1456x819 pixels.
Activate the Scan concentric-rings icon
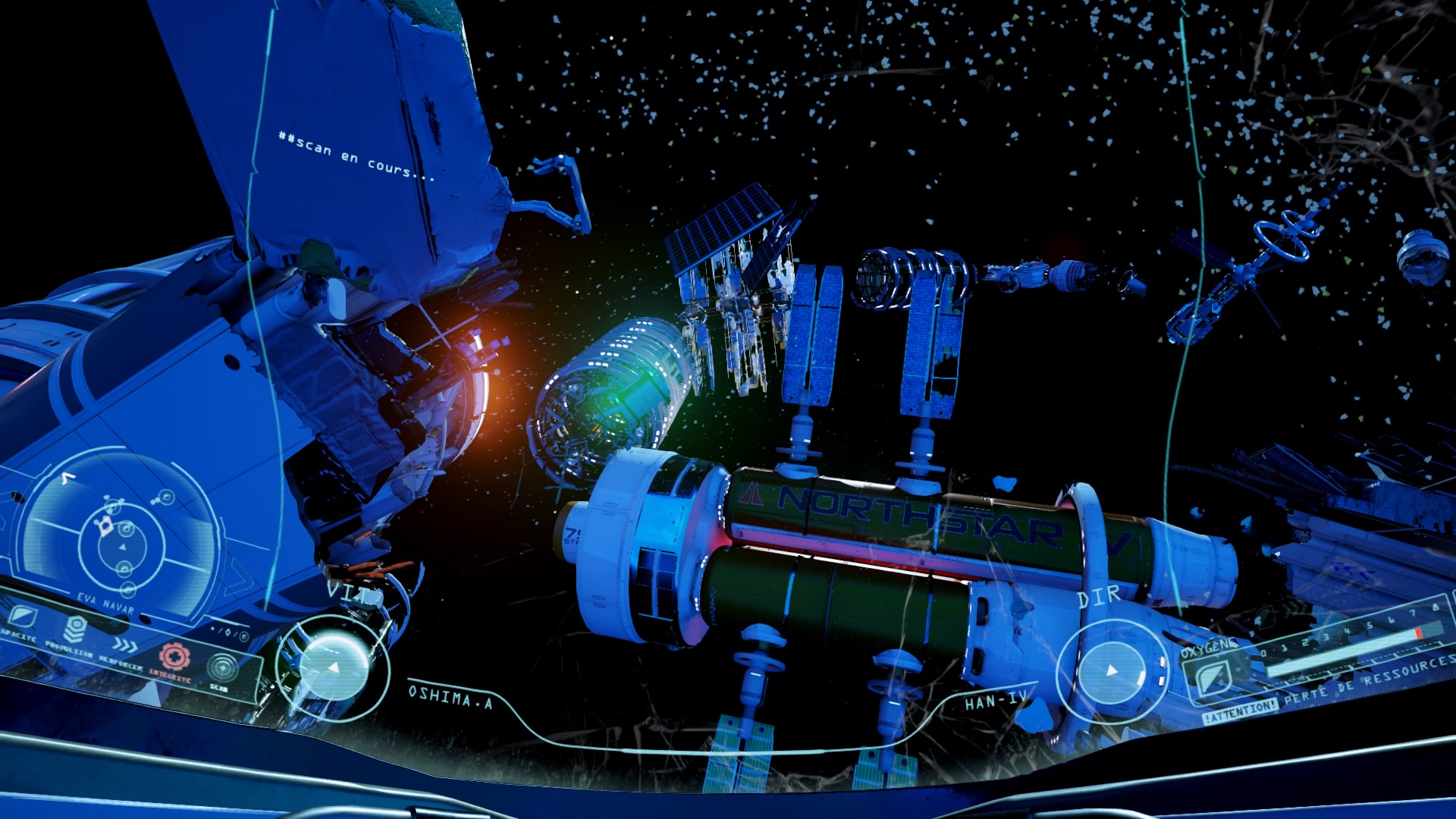click(x=221, y=668)
